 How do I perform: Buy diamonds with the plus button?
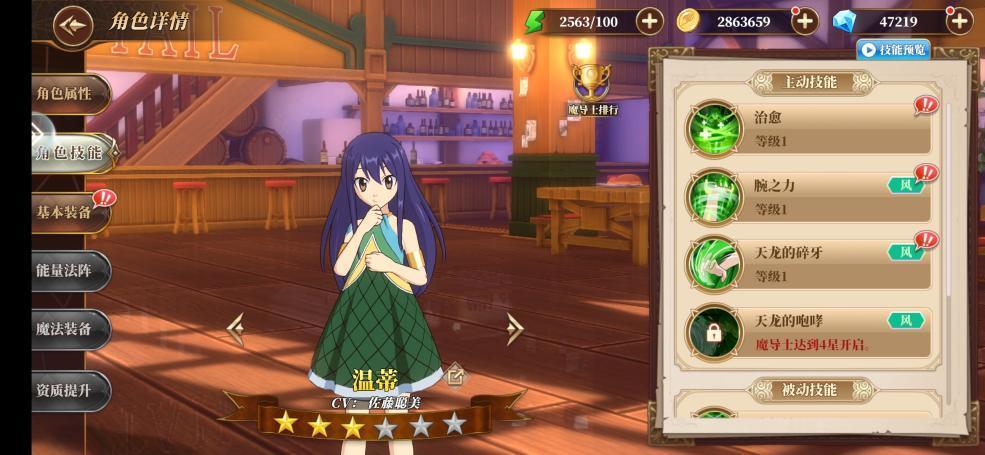tap(958, 21)
